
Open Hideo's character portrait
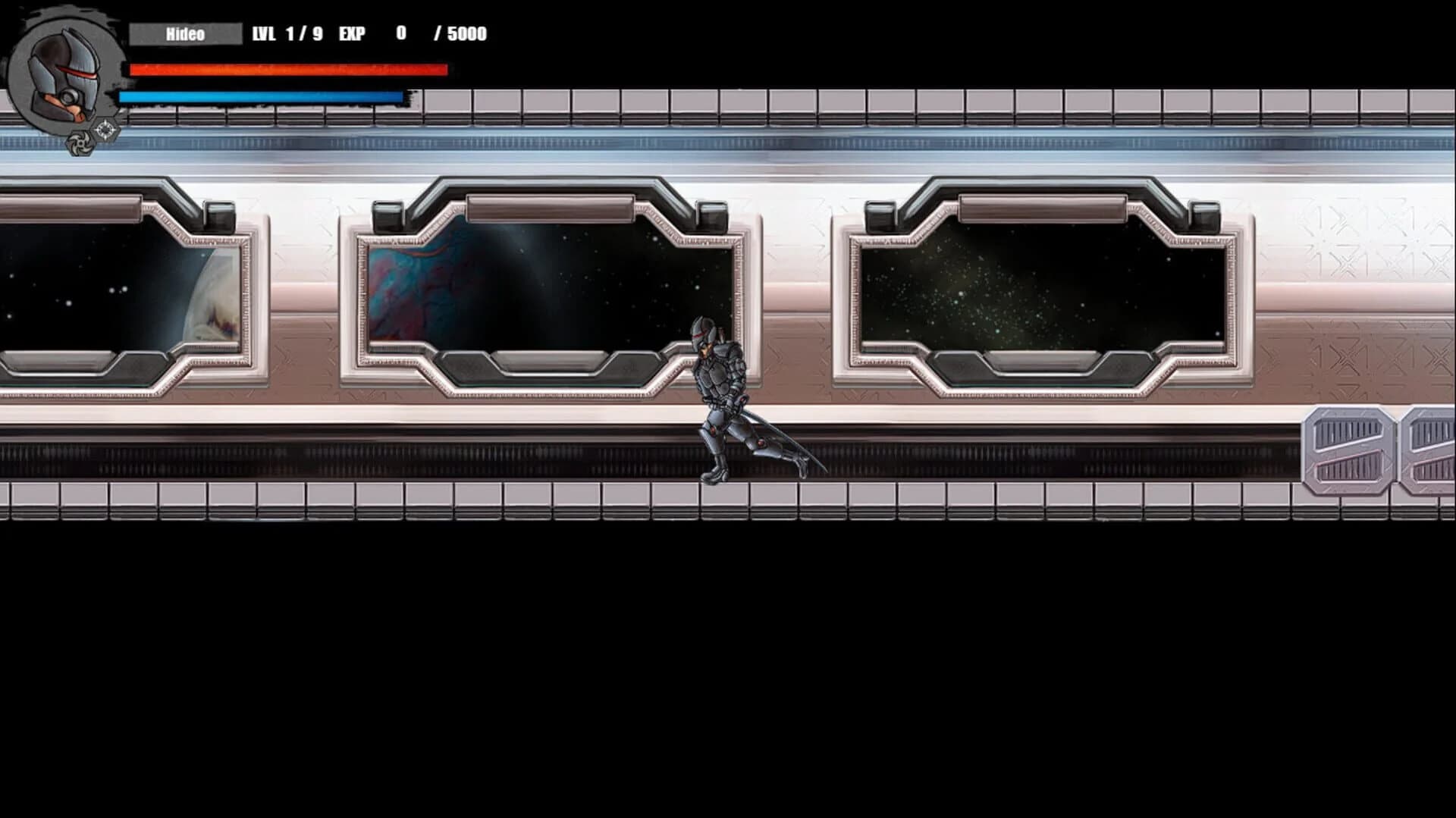[x=64, y=72]
